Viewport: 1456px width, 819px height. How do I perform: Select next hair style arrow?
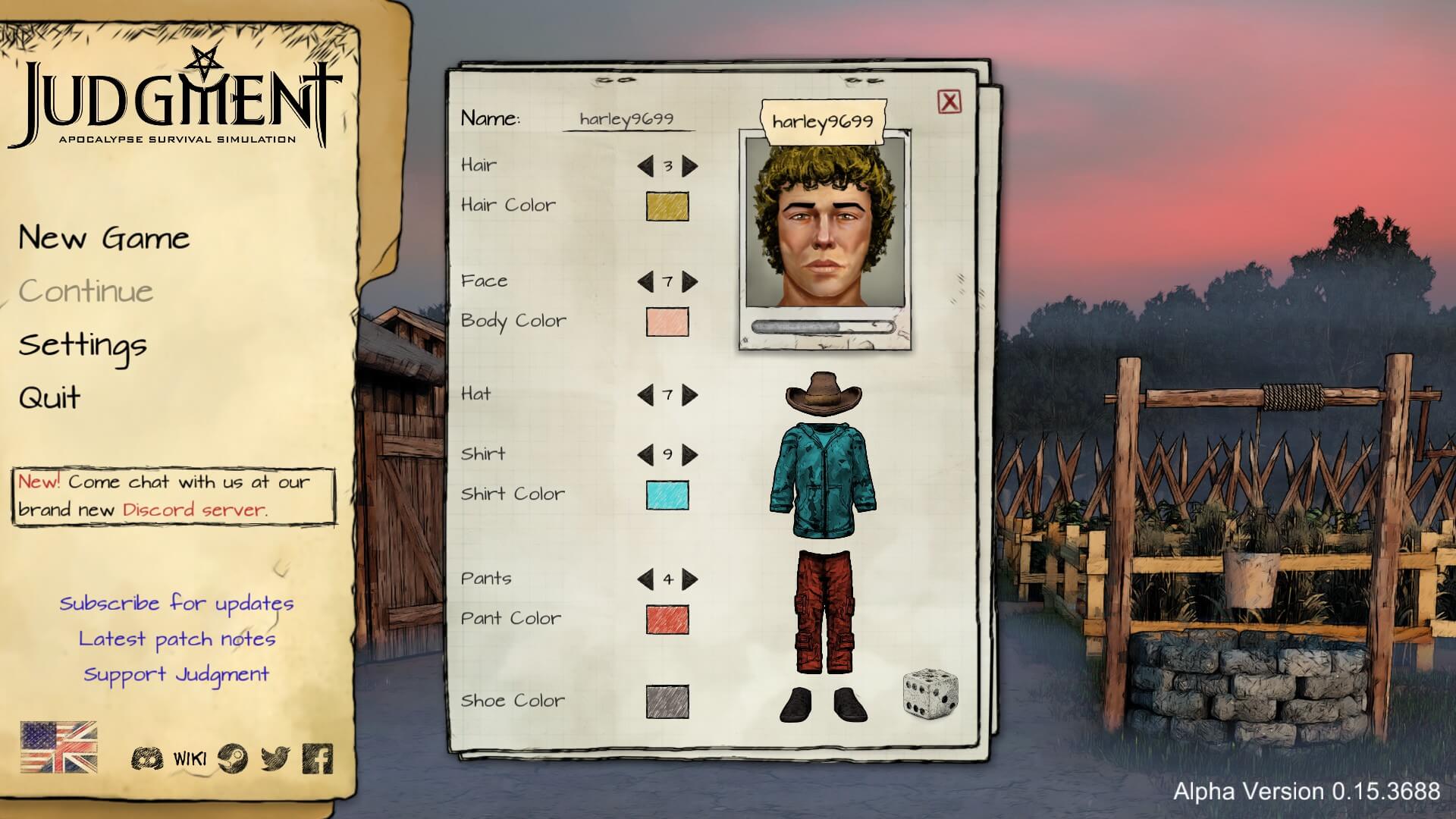click(690, 166)
